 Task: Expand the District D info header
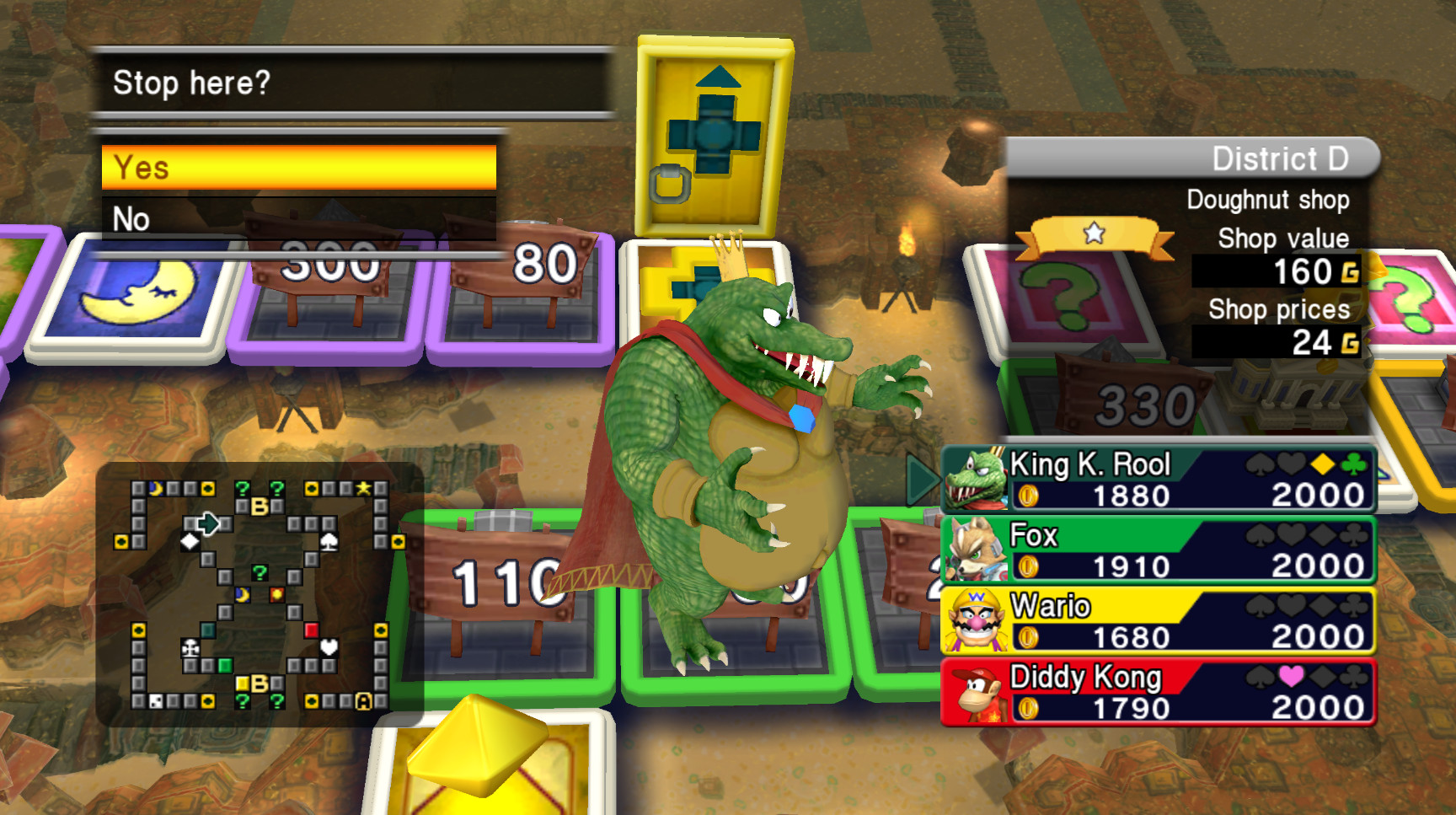pyautogui.click(x=1281, y=158)
